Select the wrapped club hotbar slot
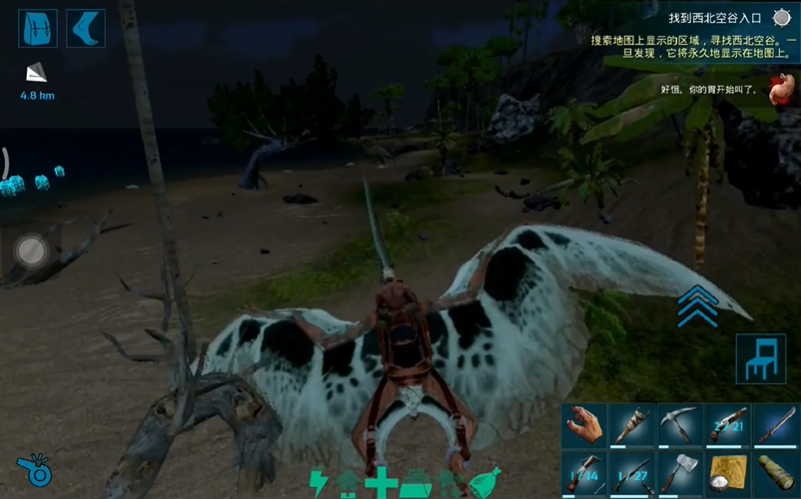 tap(632, 426)
